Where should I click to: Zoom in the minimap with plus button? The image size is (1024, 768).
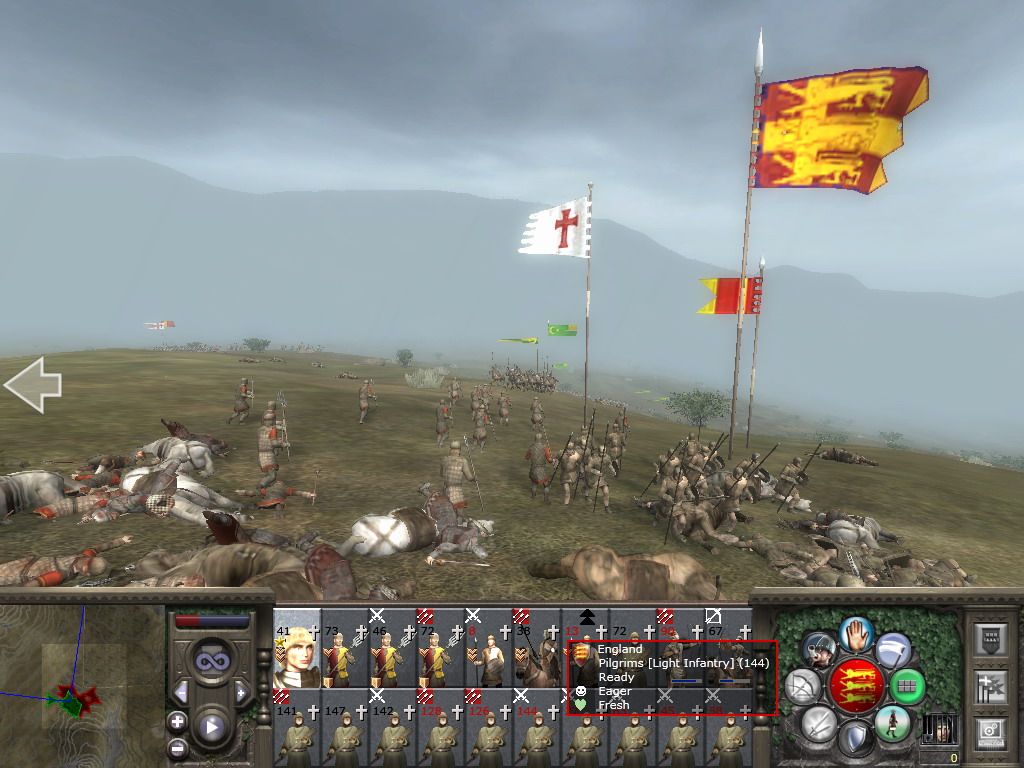[x=177, y=721]
